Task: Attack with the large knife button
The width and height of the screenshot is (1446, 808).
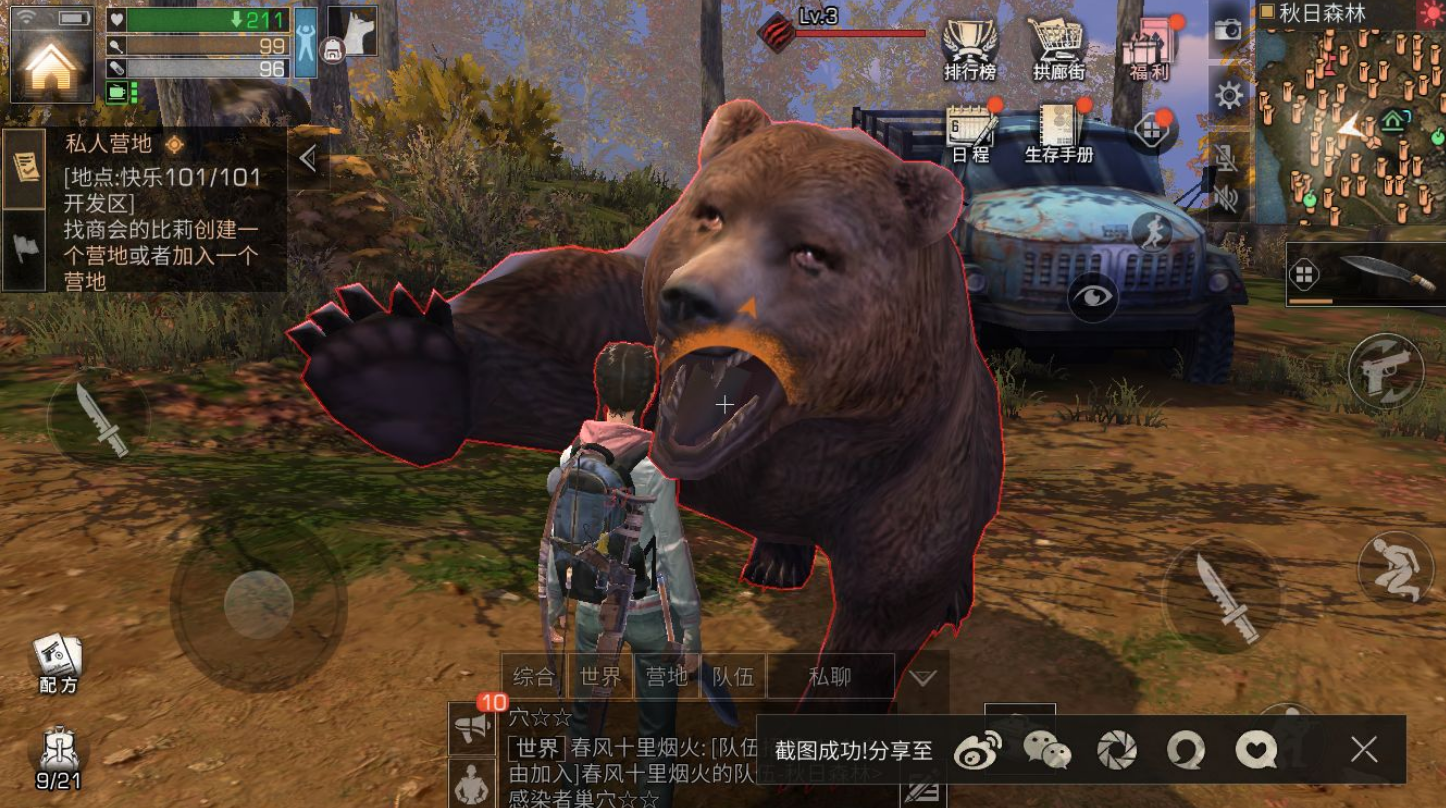Action: [1223, 596]
